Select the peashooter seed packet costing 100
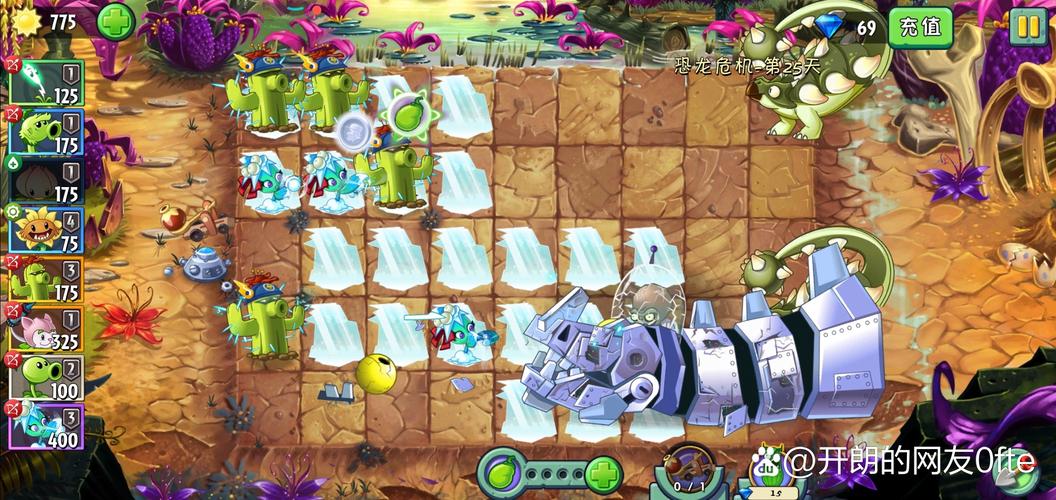Screen dimensions: 1056x500 click(x=46, y=377)
